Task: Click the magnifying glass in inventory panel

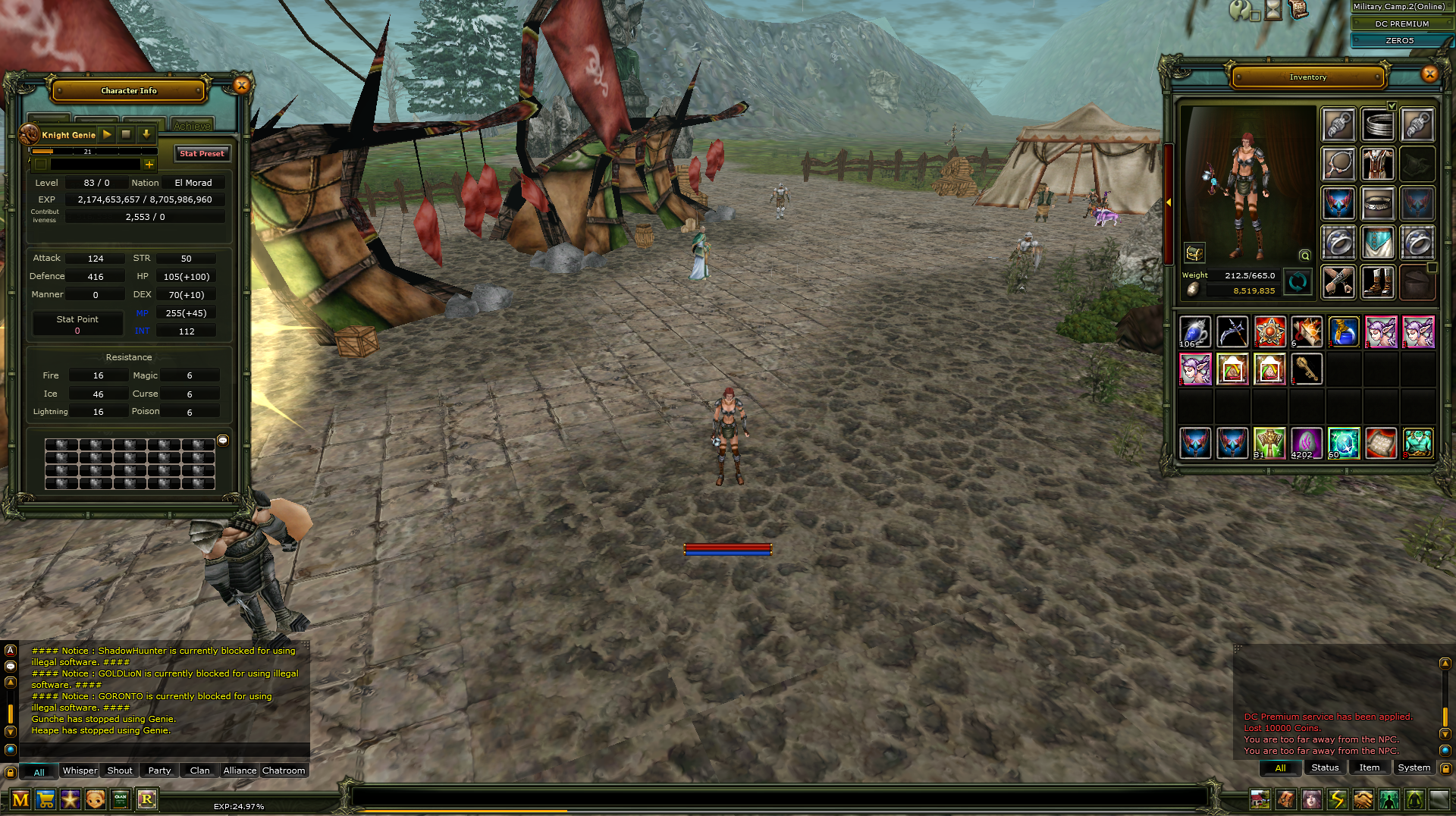Action: (1306, 256)
